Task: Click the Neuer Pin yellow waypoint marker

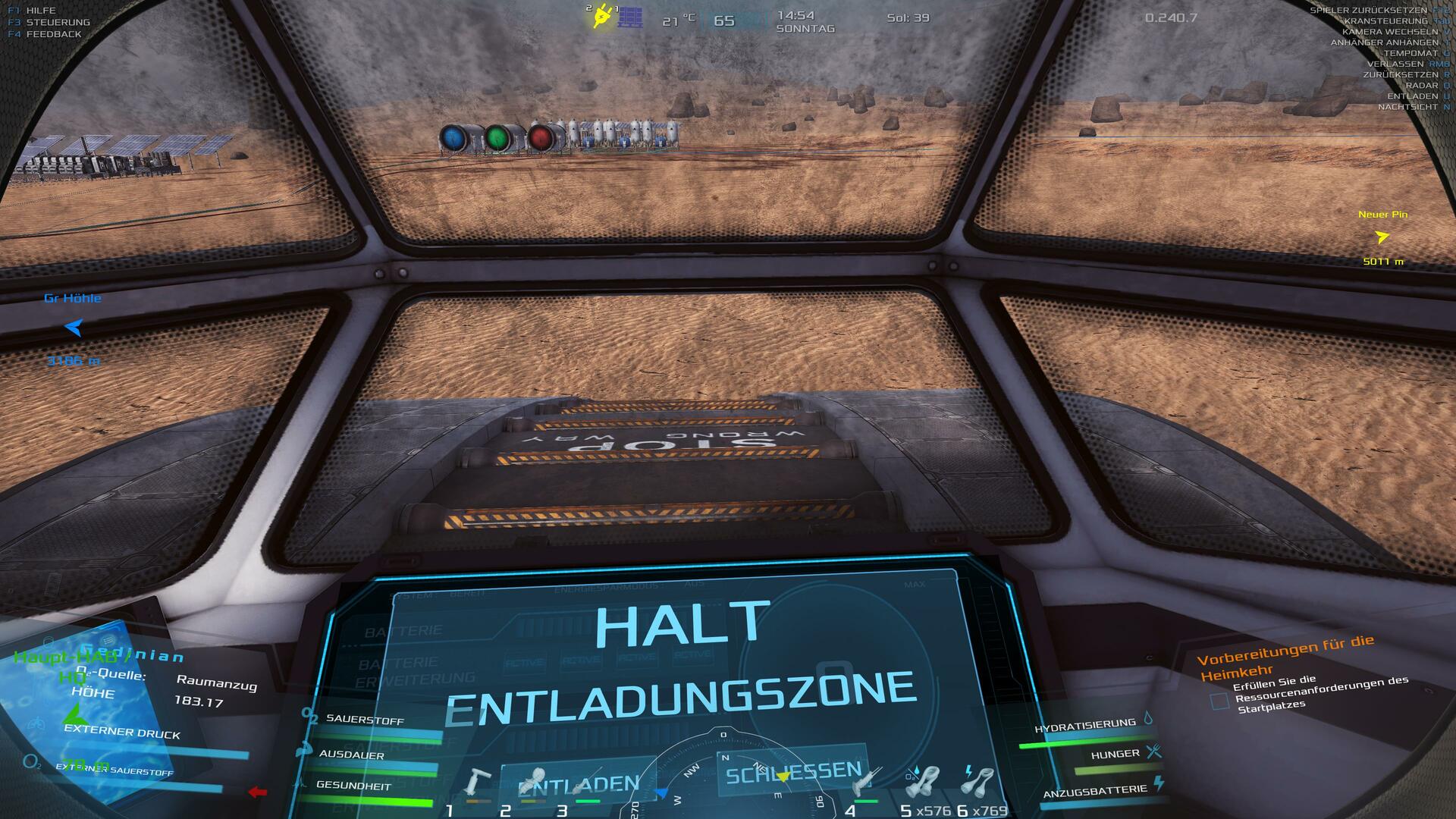Action: (1382, 237)
